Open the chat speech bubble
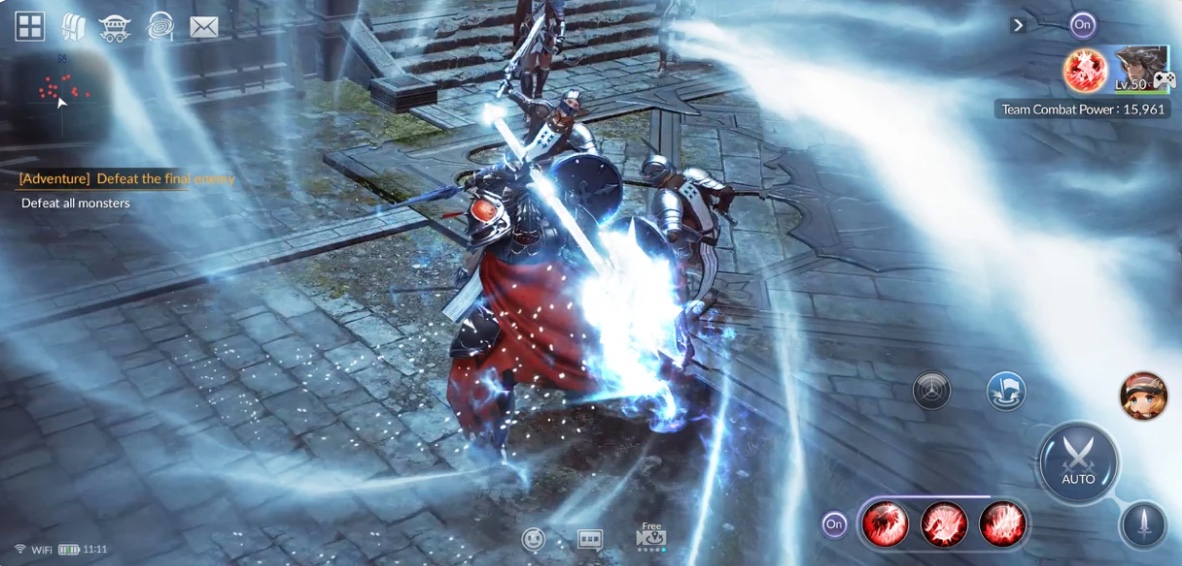Image resolution: width=1182 pixels, height=566 pixels. point(590,540)
